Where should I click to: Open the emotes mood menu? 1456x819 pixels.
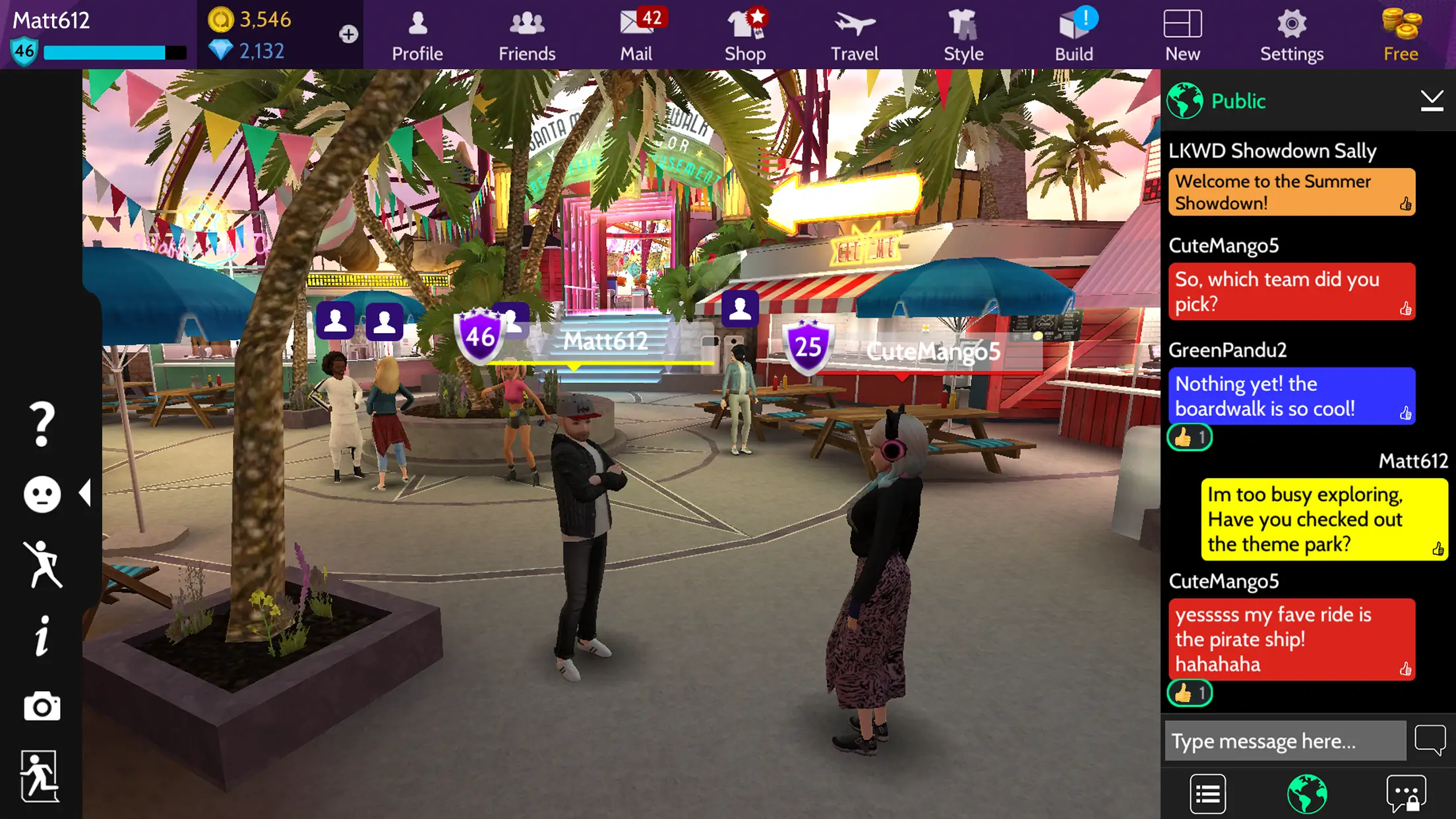(x=42, y=493)
